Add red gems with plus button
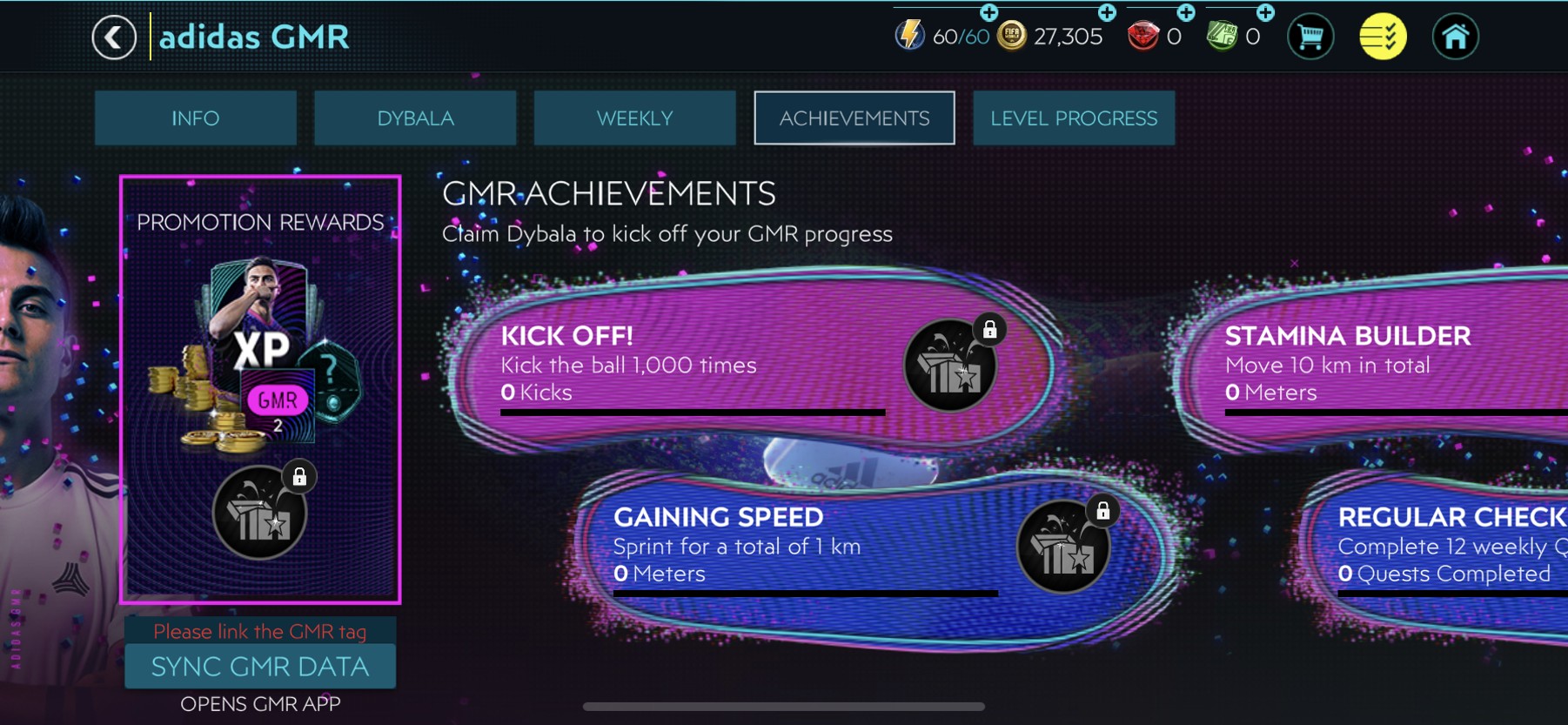This screenshot has width=1568, height=725. point(1186,12)
